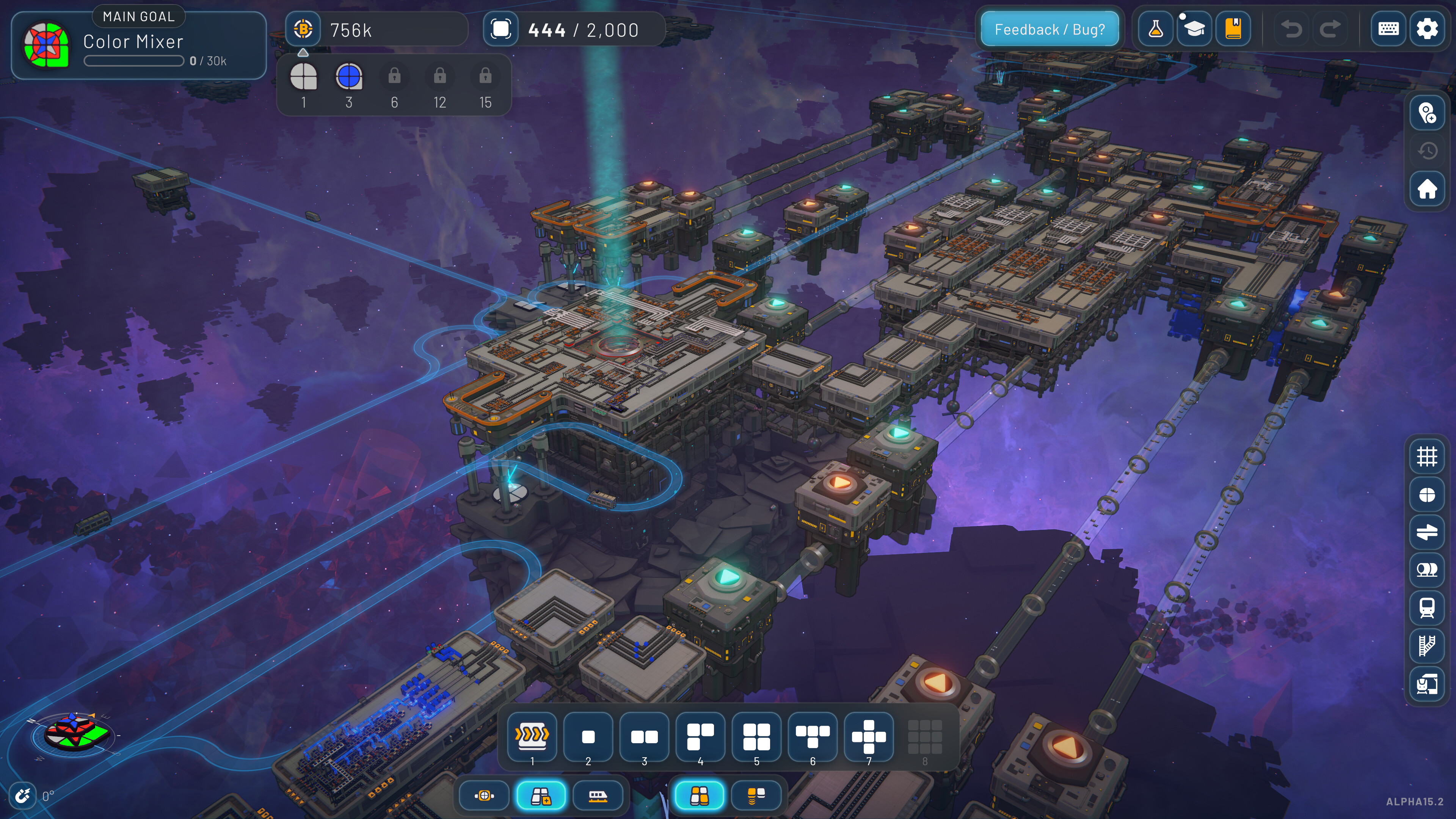
Task: View keyboard shortcuts via the keyboard icon
Action: click(1388, 28)
